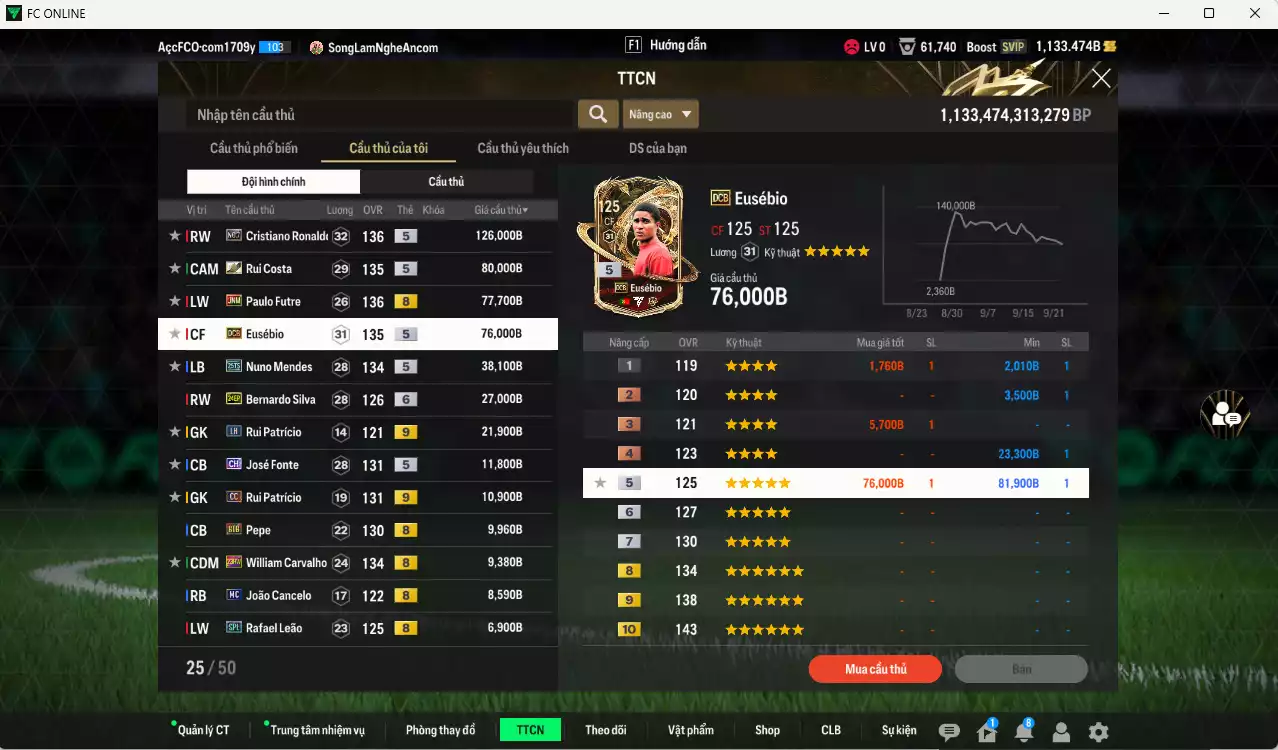Click the player name search field
The height and width of the screenshot is (750, 1278).
(380, 114)
